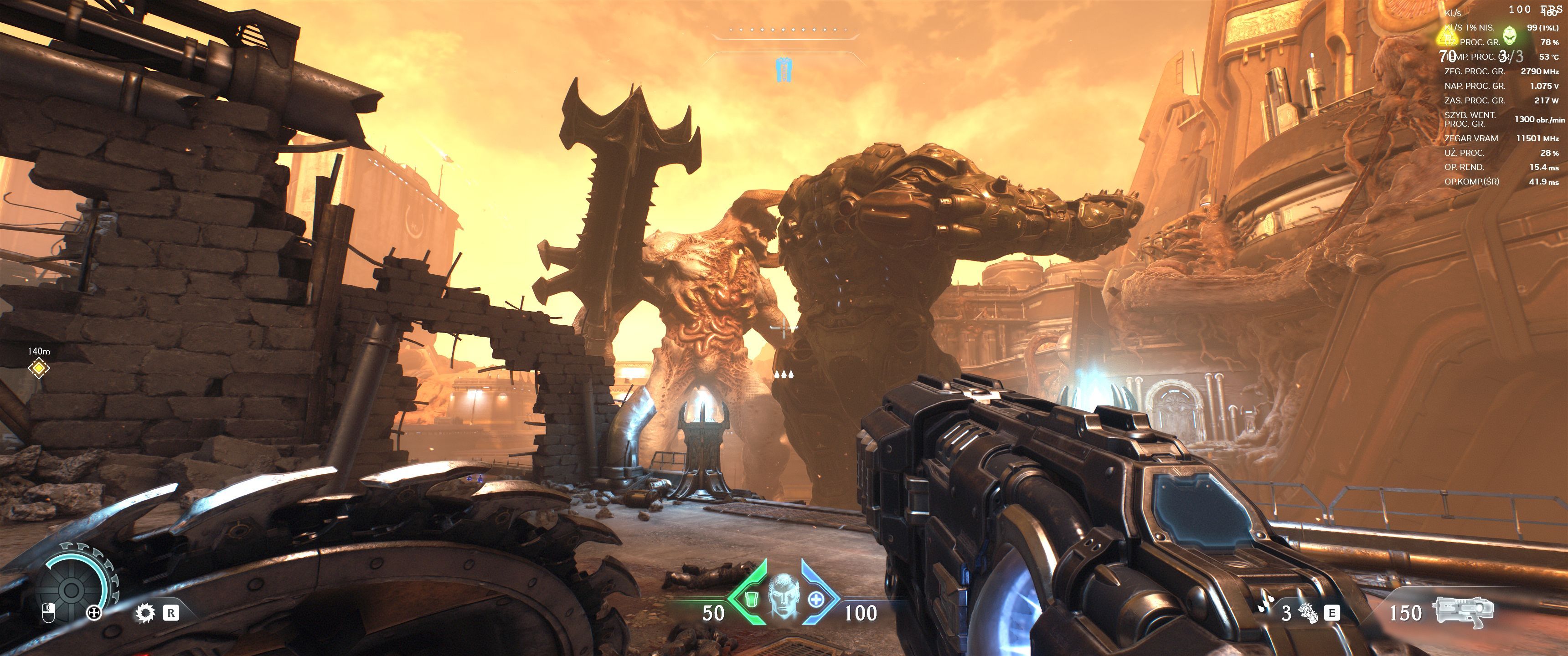The width and height of the screenshot is (1568, 656).
Task: Click the blue health cross icon
Action: [815, 600]
